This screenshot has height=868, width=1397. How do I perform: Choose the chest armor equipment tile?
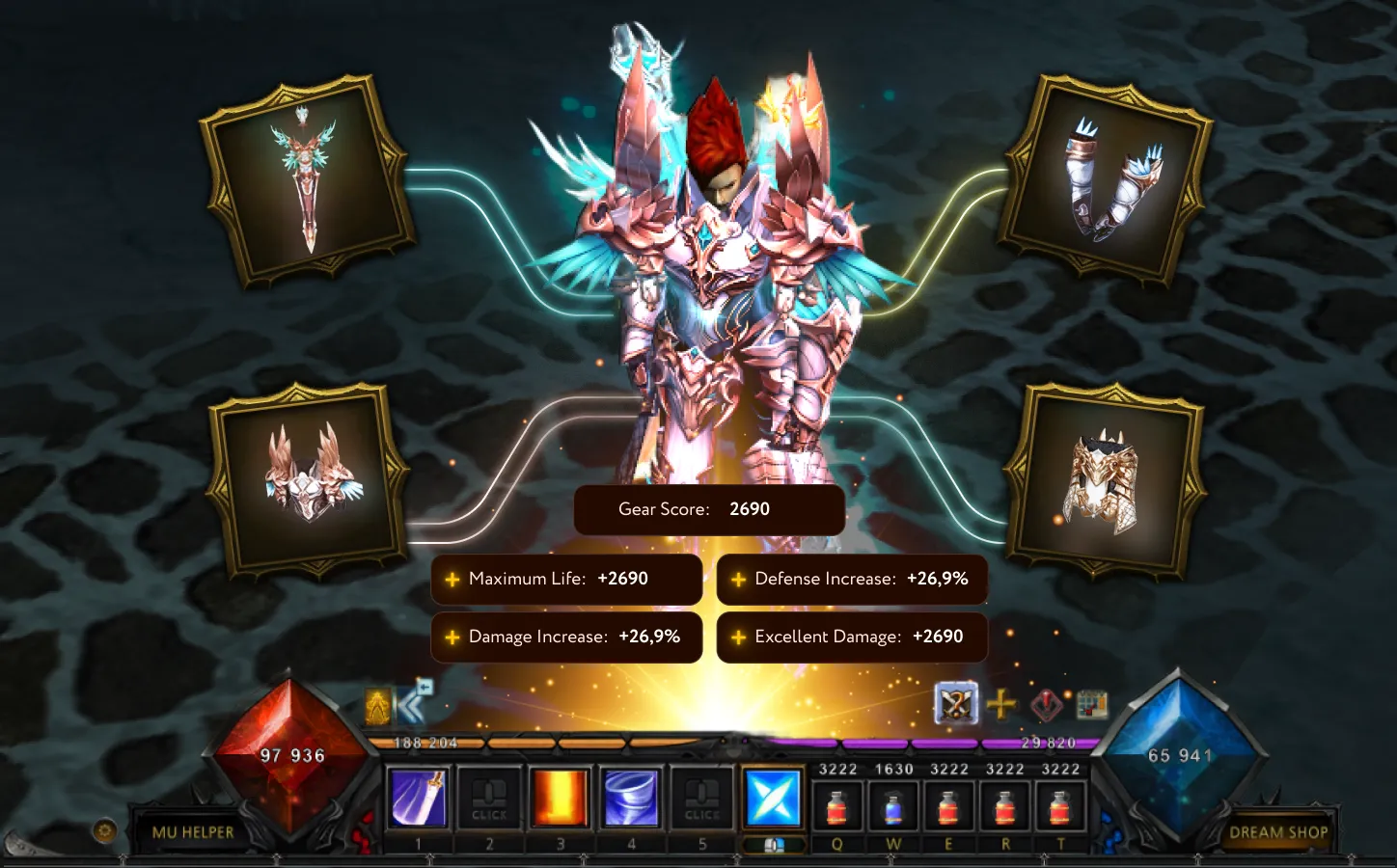(x=1102, y=479)
